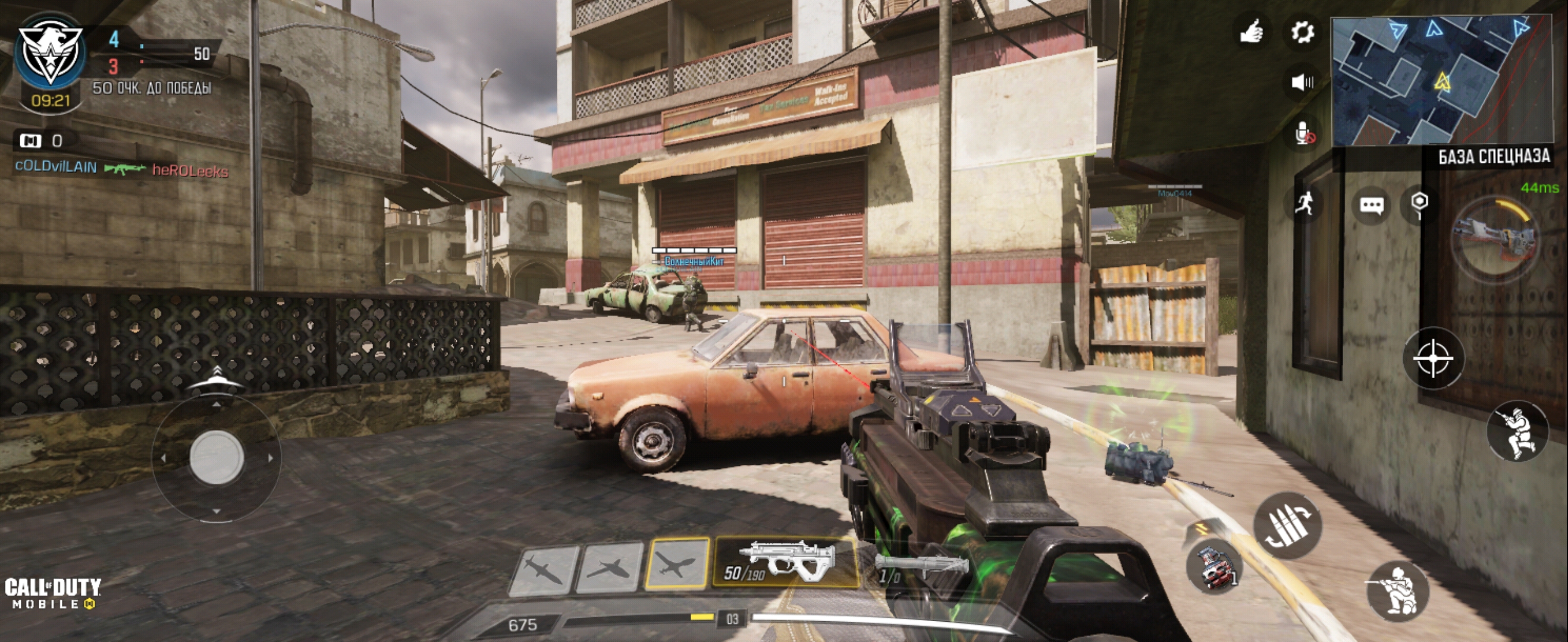
Task: Touch the movement joystick
Action: tap(216, 457)
